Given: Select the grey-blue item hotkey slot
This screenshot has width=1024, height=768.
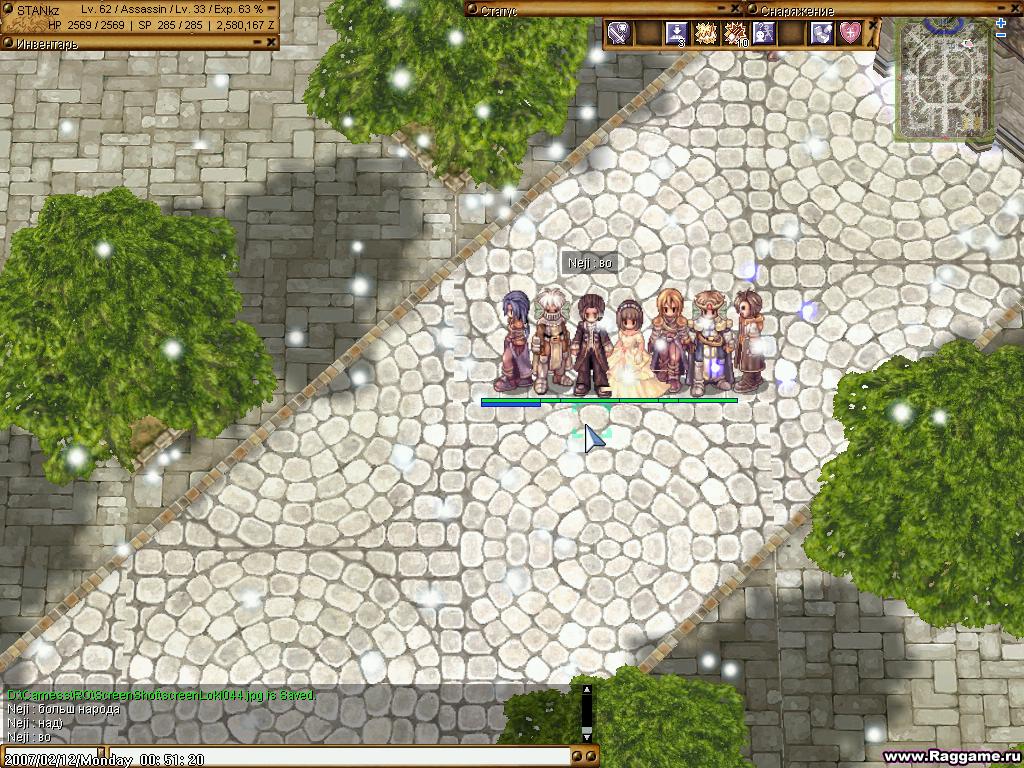Looking at the screenshot, I should click(x=821, y=33).
